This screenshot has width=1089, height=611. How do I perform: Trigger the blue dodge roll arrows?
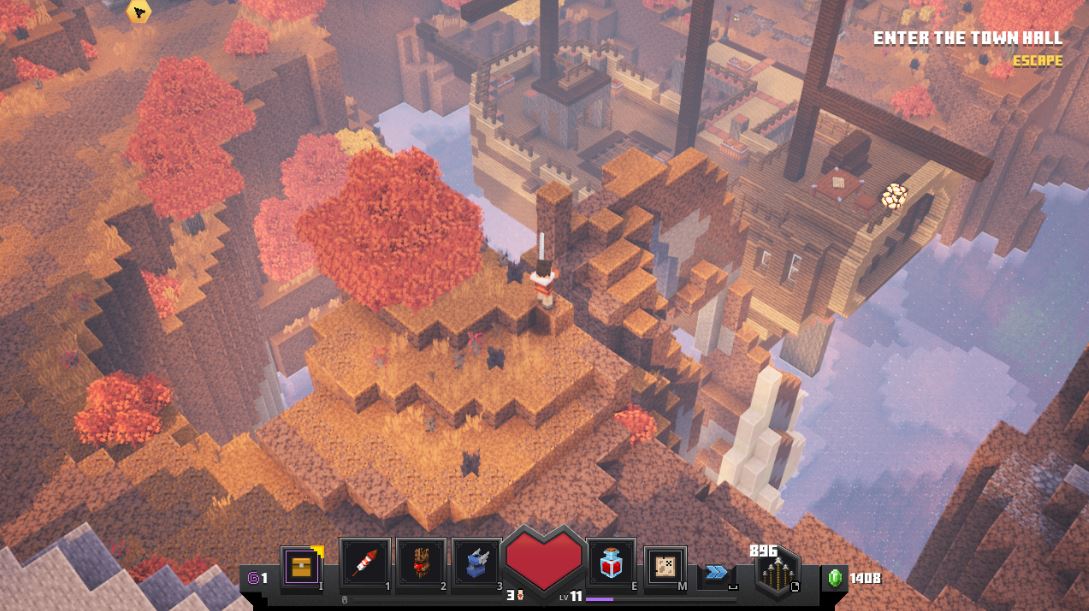716,572
